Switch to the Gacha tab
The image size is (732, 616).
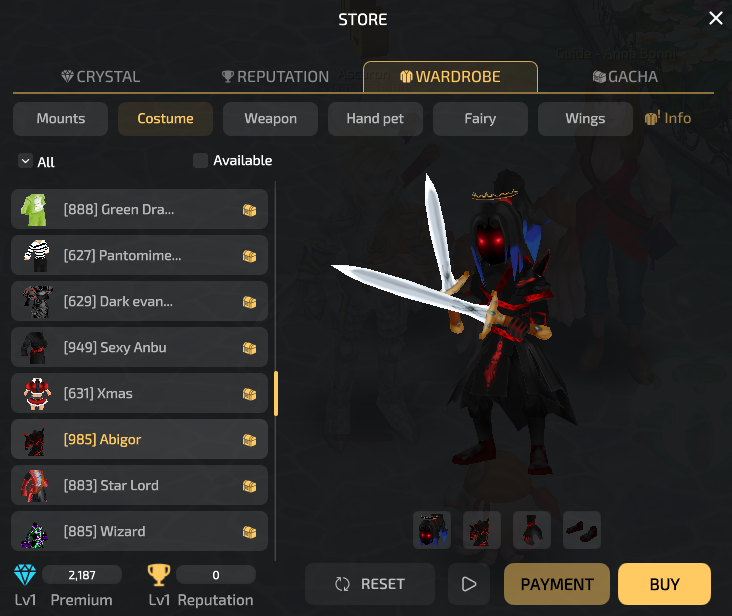[x=625, y=77]
